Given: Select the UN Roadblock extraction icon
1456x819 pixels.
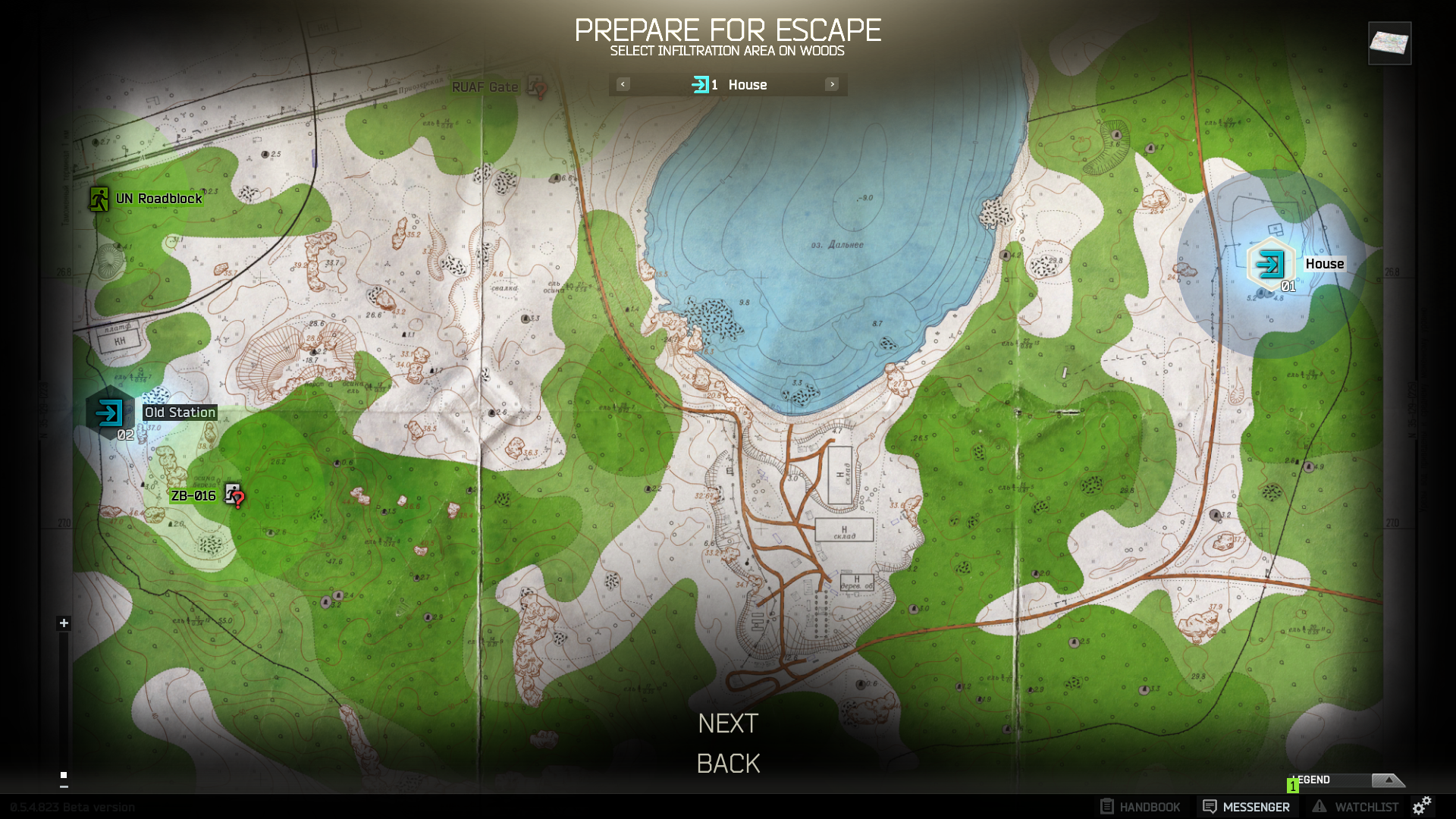Looking at the screenshot, I should [x=99, y=199].
